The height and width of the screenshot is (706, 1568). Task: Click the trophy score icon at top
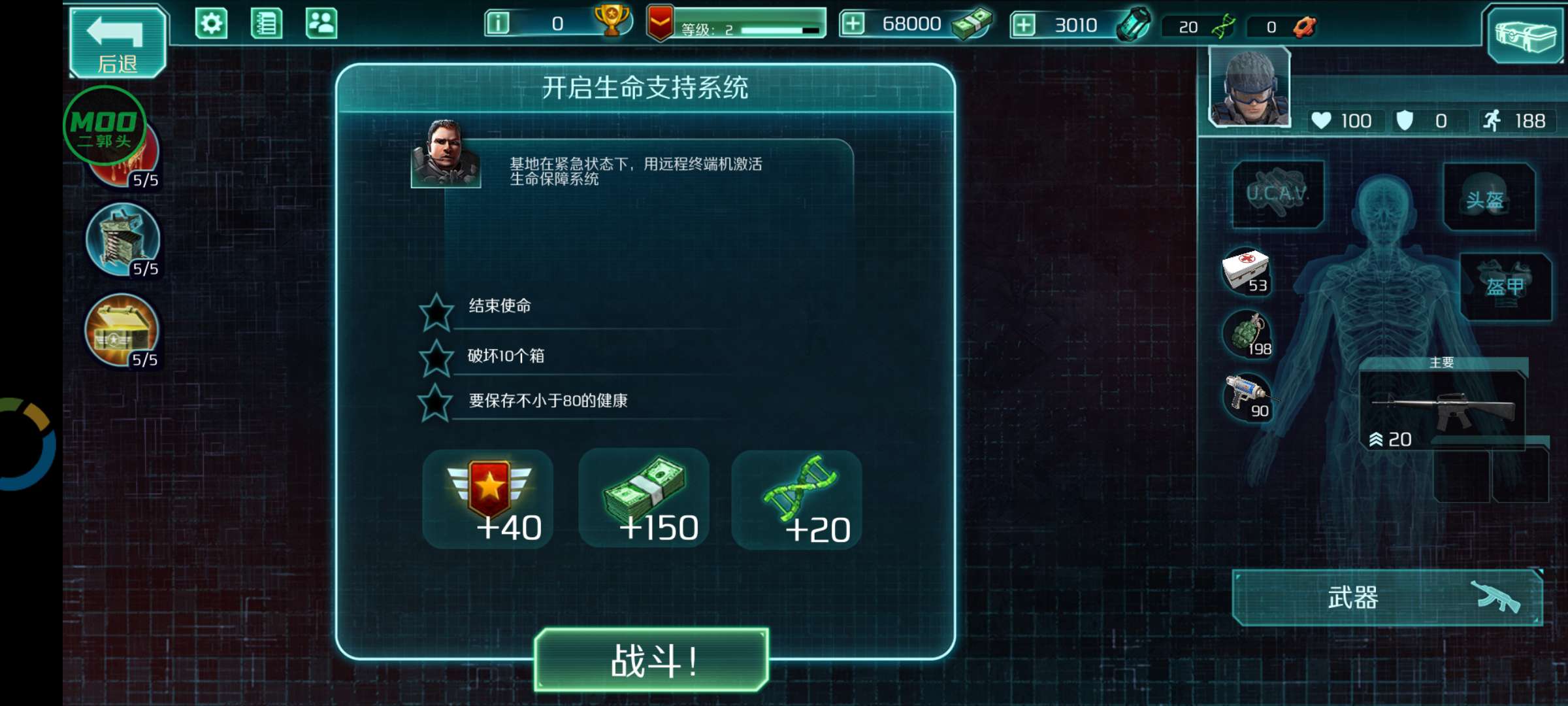tap(614, 22)
